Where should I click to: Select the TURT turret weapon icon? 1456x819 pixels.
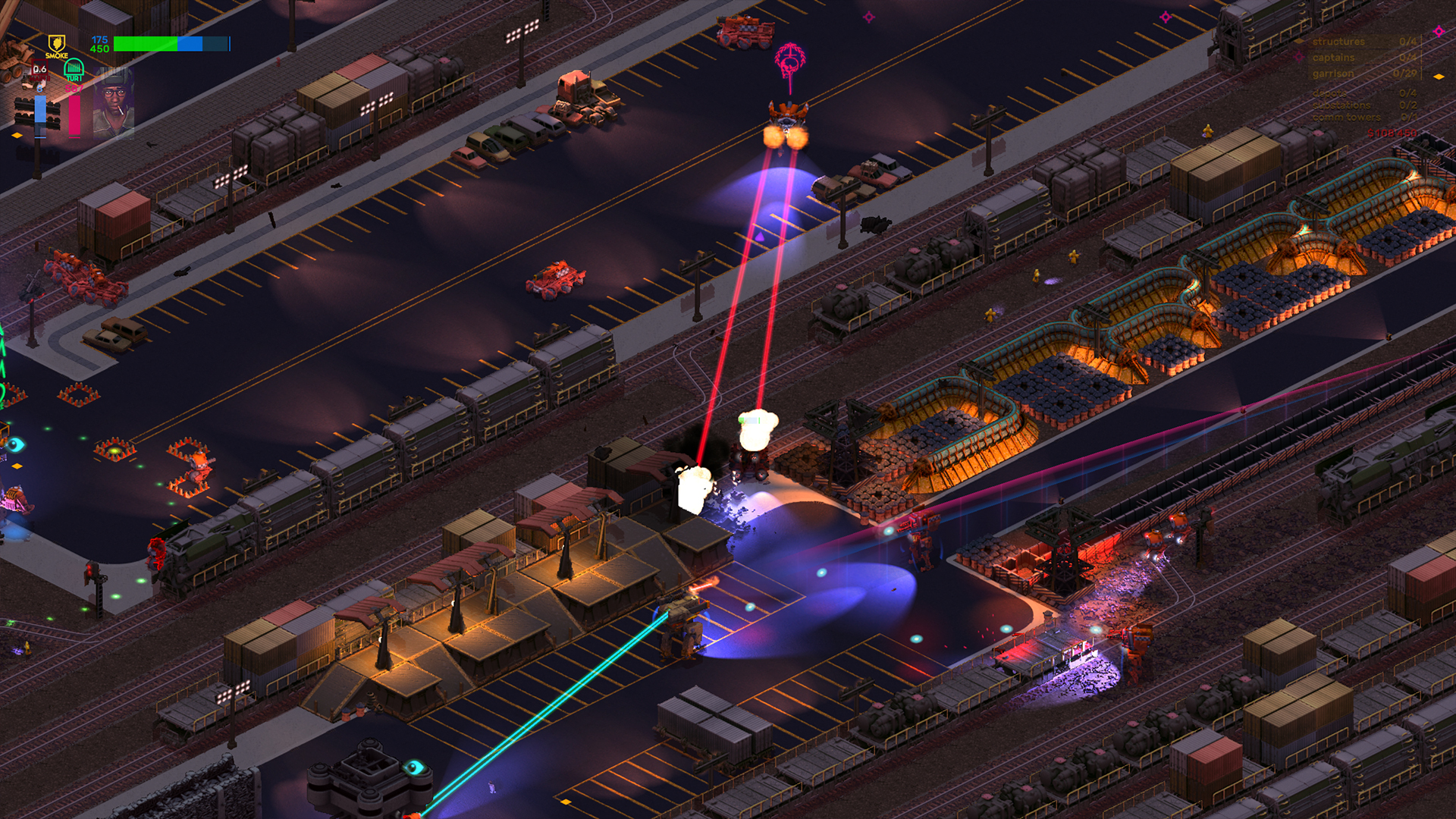(x=74, y=70)
